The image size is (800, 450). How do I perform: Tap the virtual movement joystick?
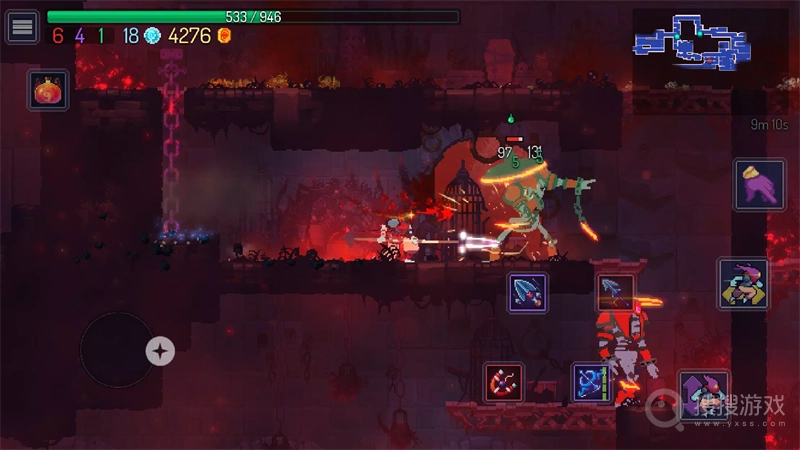[x=118, y=350]
